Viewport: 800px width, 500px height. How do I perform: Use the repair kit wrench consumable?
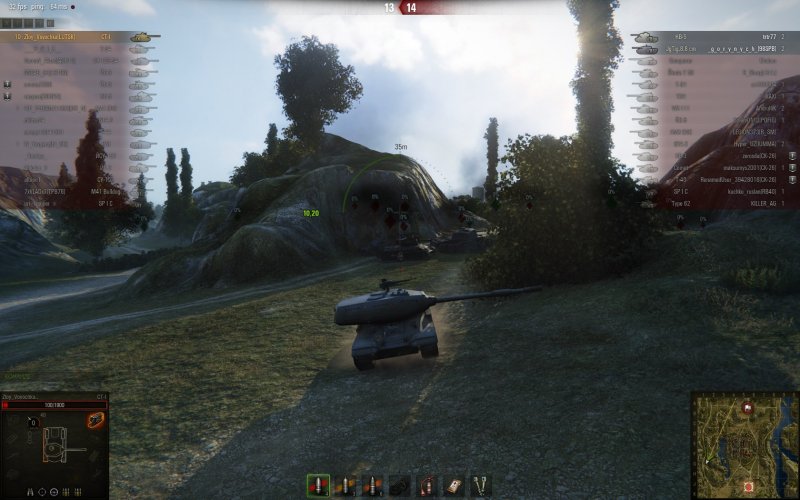point(480,486)
